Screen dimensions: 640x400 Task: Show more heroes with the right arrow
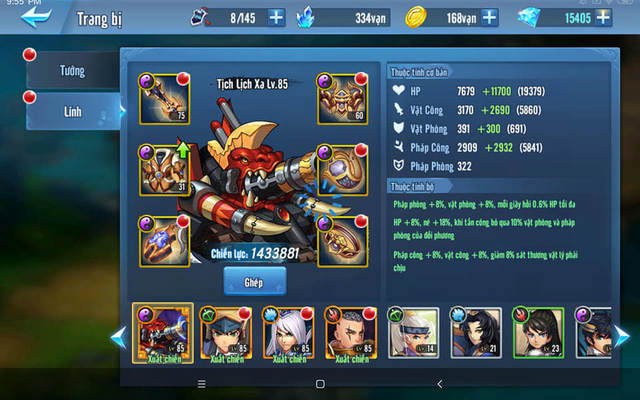pos(622,336)
